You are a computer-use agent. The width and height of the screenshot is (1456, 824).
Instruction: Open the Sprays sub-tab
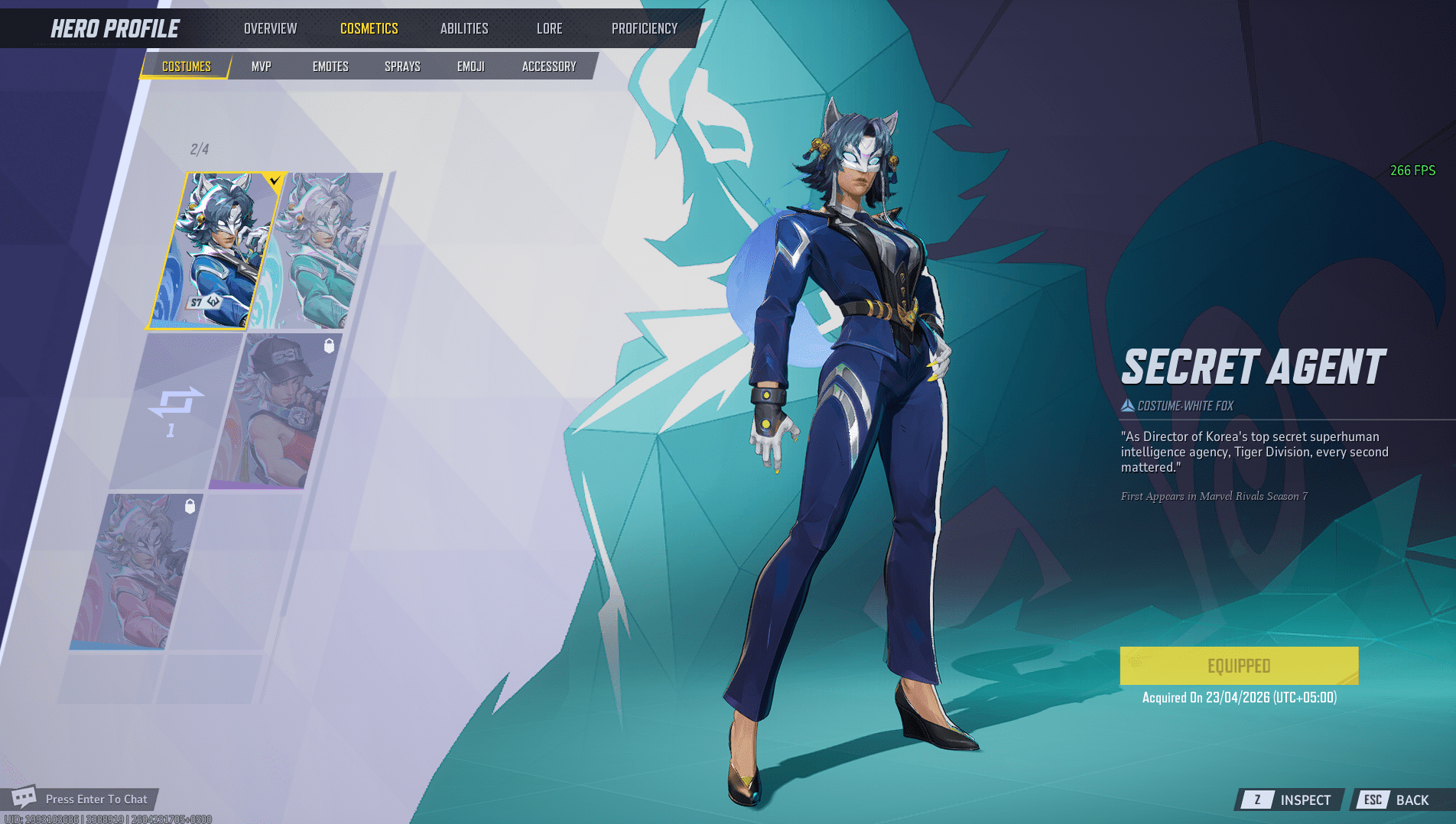coord(401,66)
